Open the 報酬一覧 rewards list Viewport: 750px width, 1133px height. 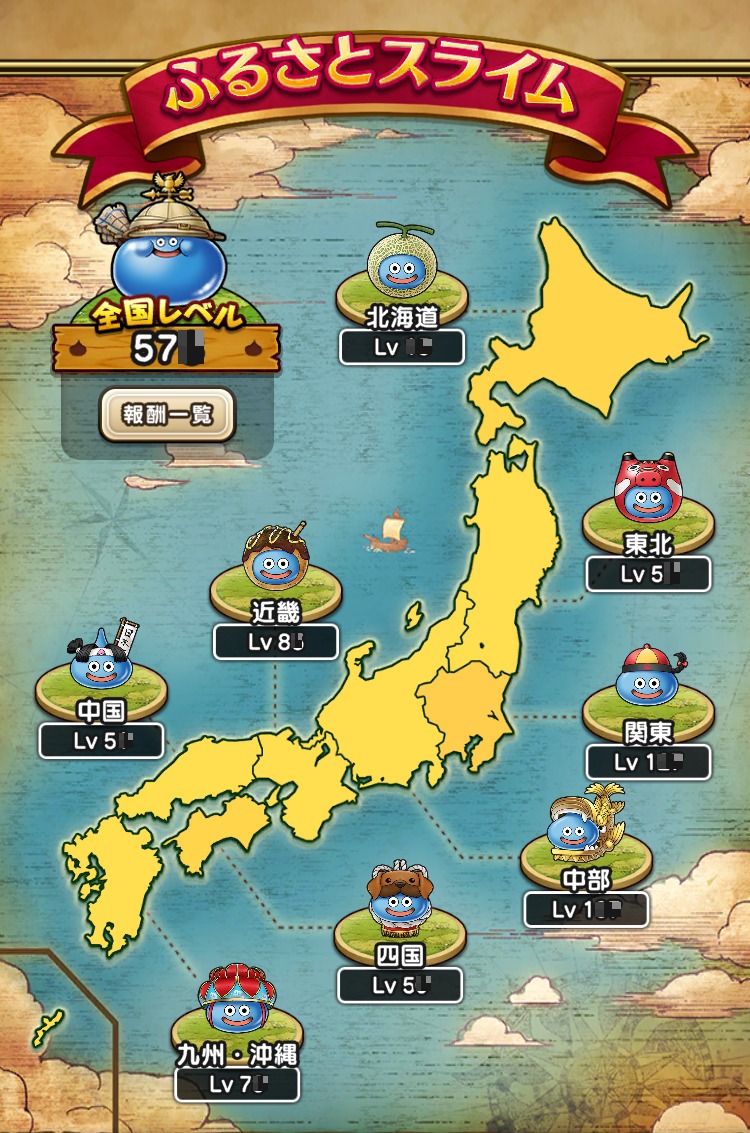(x=167, y=415)
